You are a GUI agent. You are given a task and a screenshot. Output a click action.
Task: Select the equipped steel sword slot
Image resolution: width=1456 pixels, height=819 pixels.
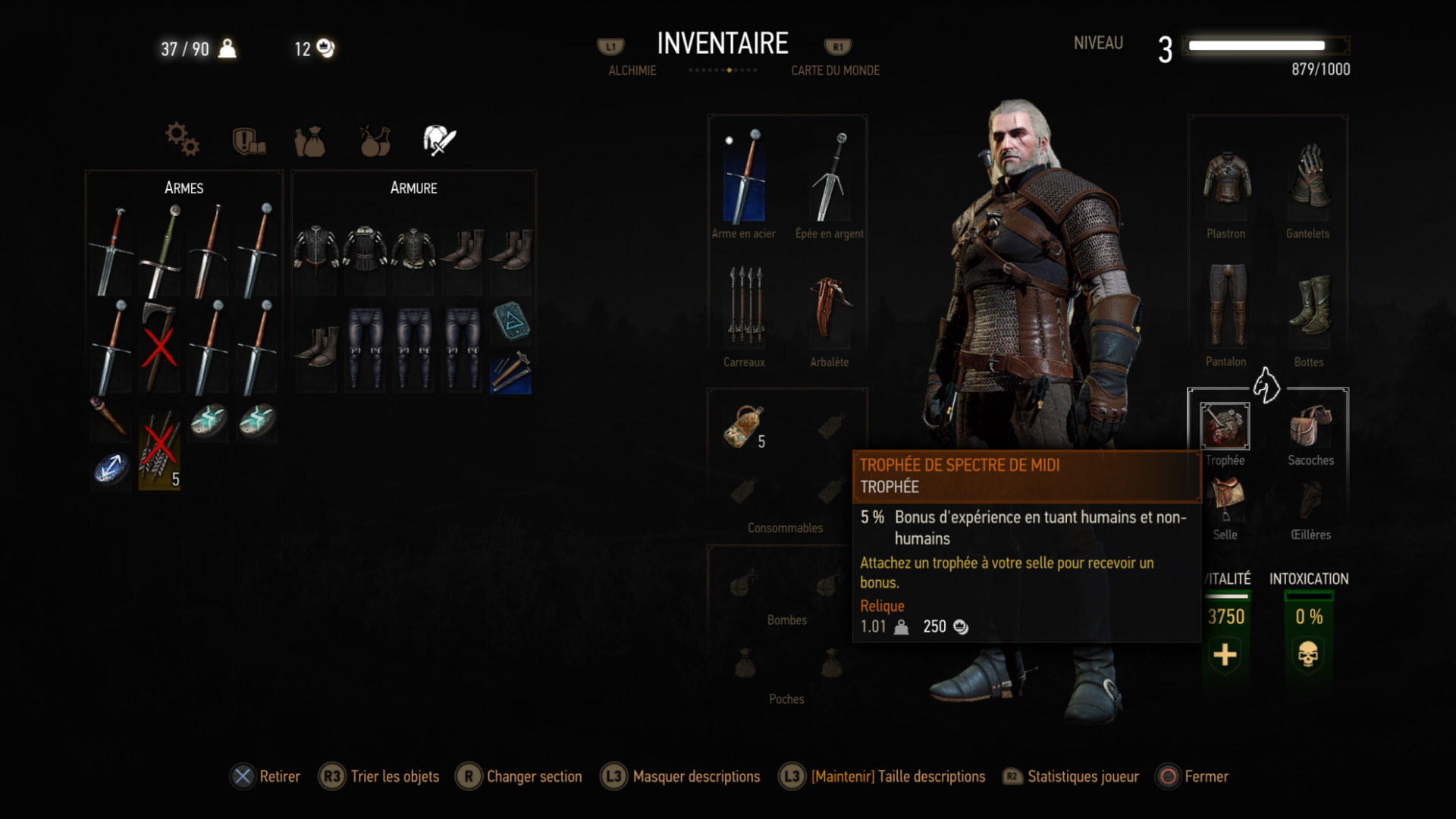coord(744,177)
